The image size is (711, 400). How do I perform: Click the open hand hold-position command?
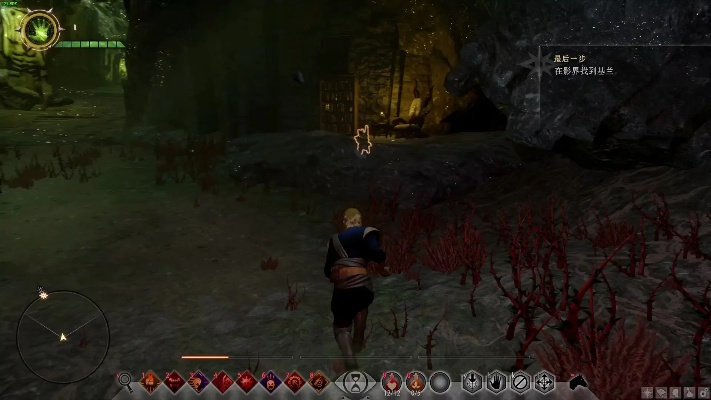click(496, 381)
